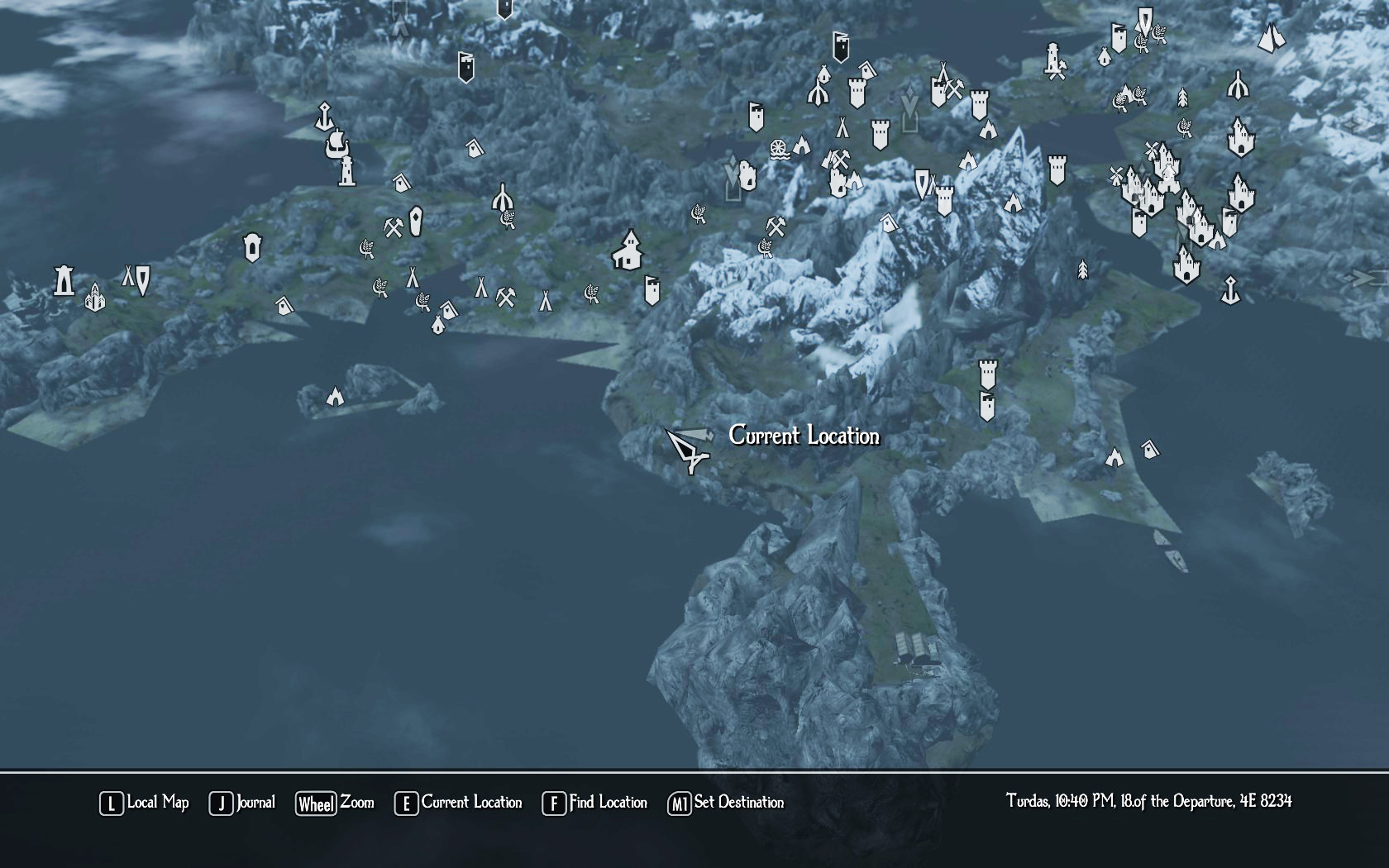The height and width of the screenshot is (868, 1389).
Task: Click the water wheel mill marker
Action: pos(779,150)
